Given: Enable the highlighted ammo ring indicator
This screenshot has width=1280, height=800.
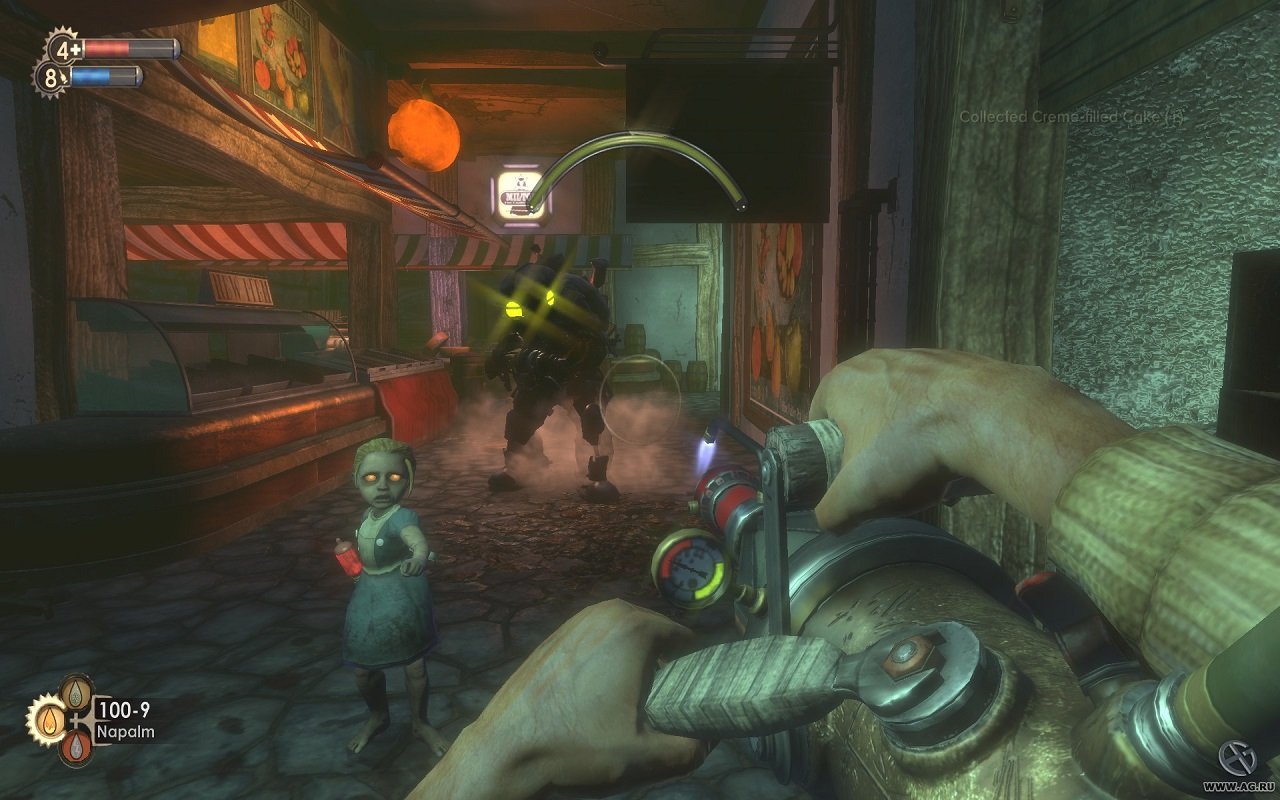Looking at the screenshot, I should (x=49, y=723).
